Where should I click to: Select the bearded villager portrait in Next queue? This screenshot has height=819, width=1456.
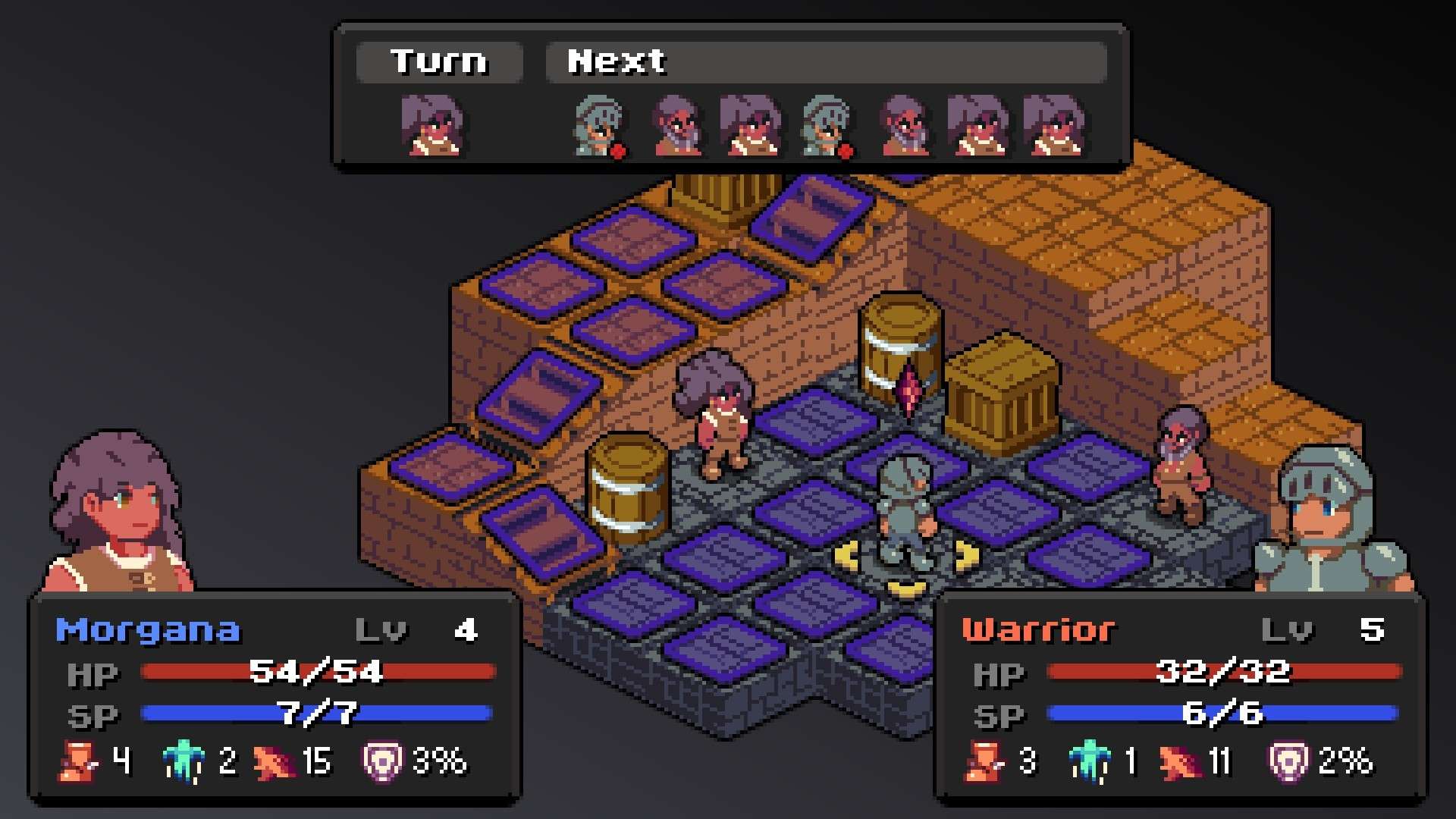point(679,125)
